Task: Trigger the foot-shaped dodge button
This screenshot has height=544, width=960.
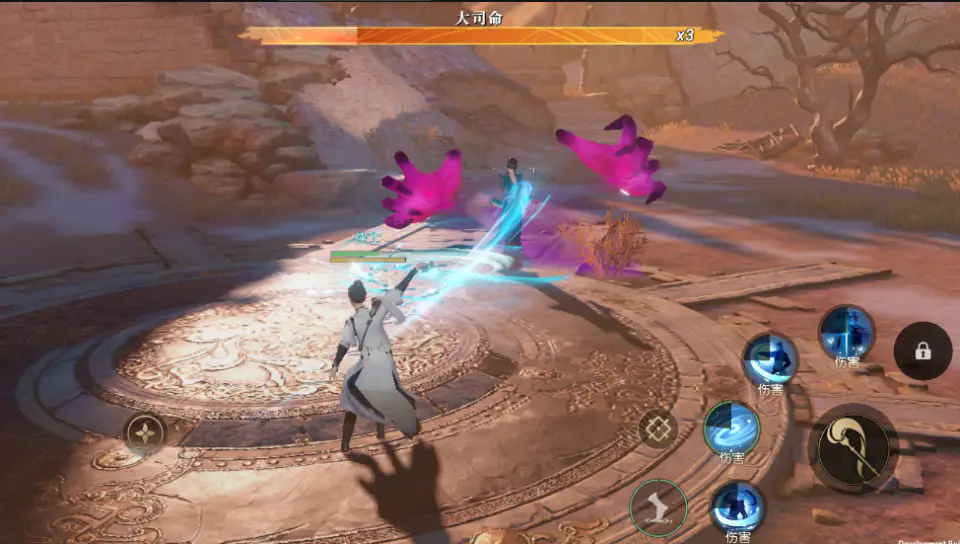Action: (x=657, y=507)
